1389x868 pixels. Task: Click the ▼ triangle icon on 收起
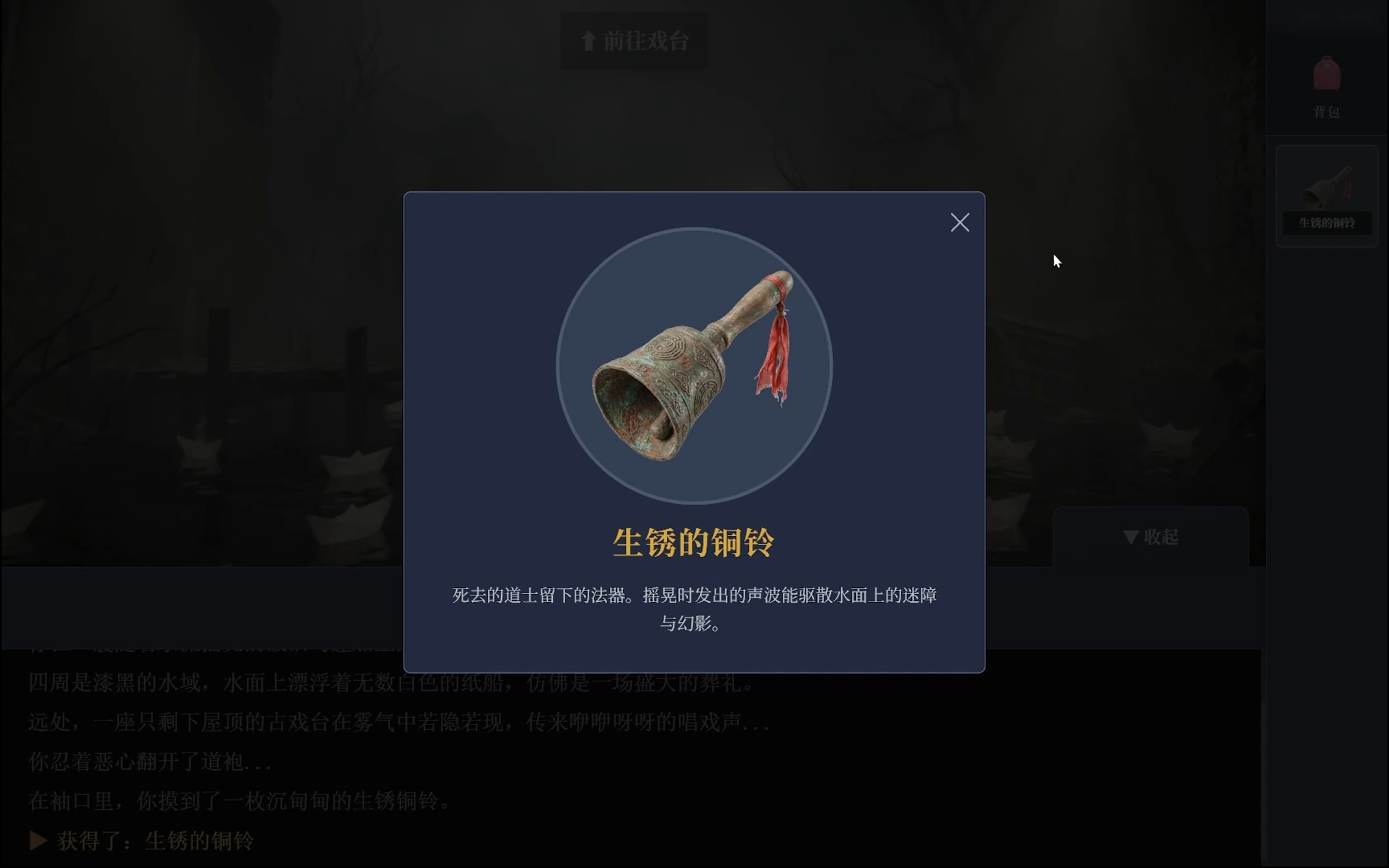coord(1129,537)
